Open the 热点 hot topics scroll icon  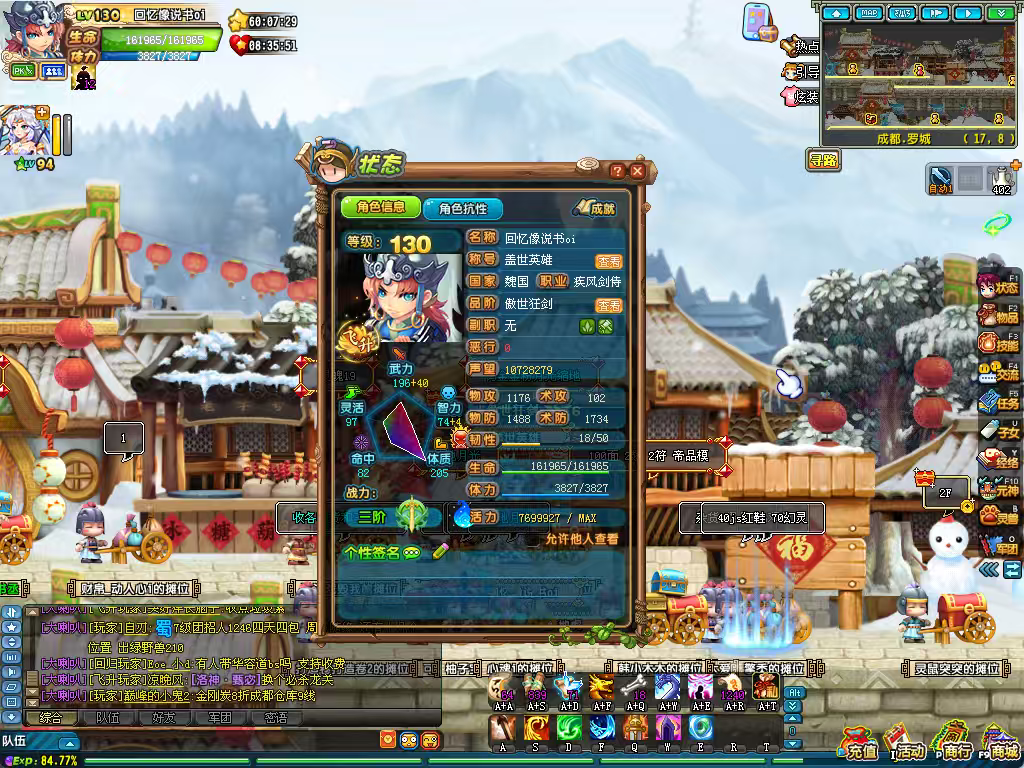[x=800, y=46]
